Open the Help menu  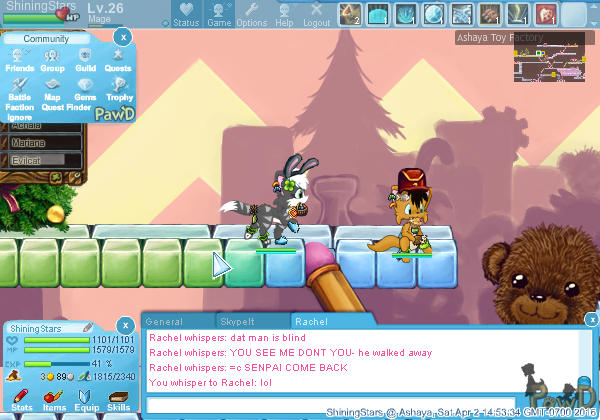coord(284,14)
